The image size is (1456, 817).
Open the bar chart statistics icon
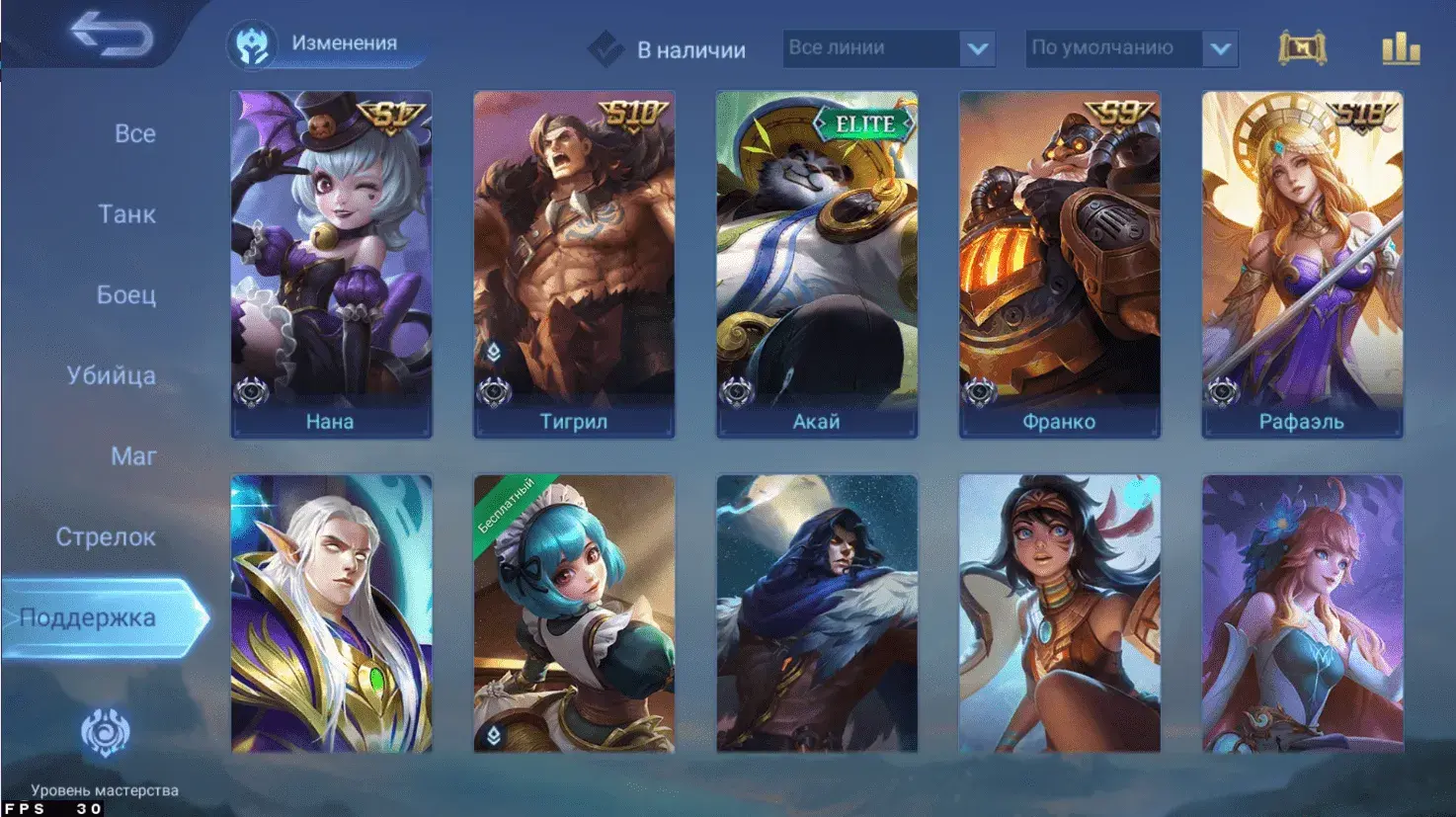pyautogui.click(x=1400, y=48)
